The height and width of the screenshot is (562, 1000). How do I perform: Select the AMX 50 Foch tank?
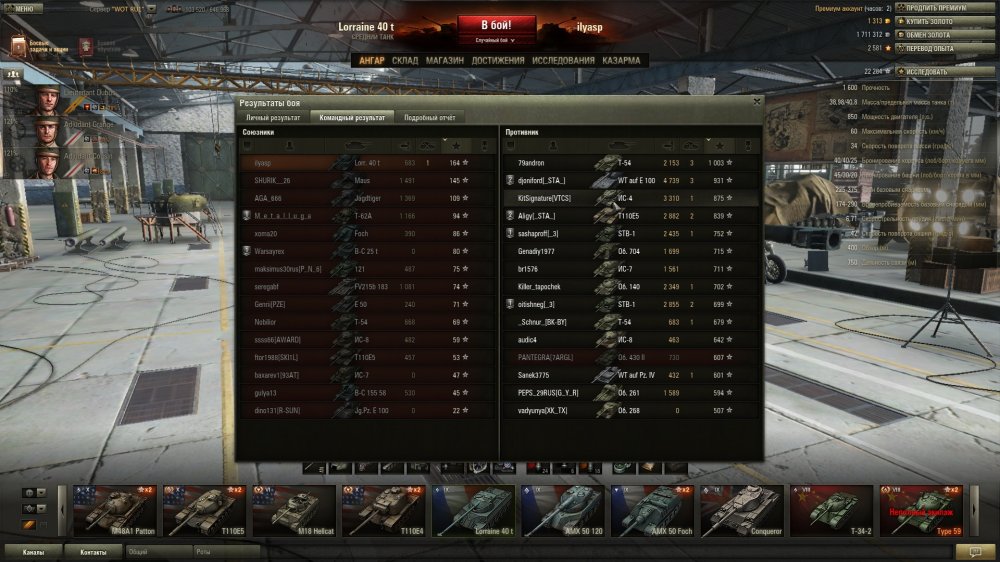[652, 511]
